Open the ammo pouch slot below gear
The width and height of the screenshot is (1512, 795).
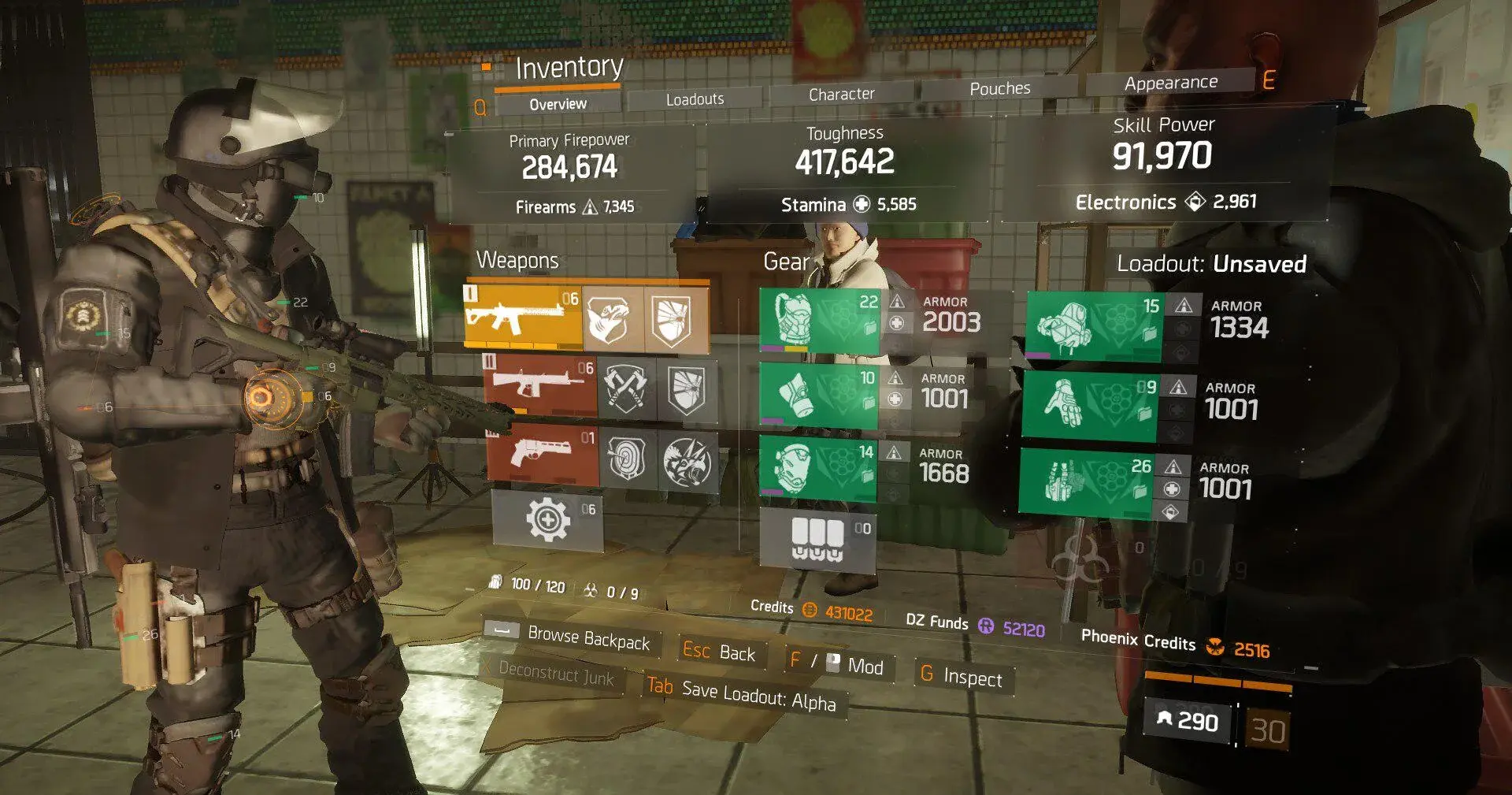coord(817,540)
